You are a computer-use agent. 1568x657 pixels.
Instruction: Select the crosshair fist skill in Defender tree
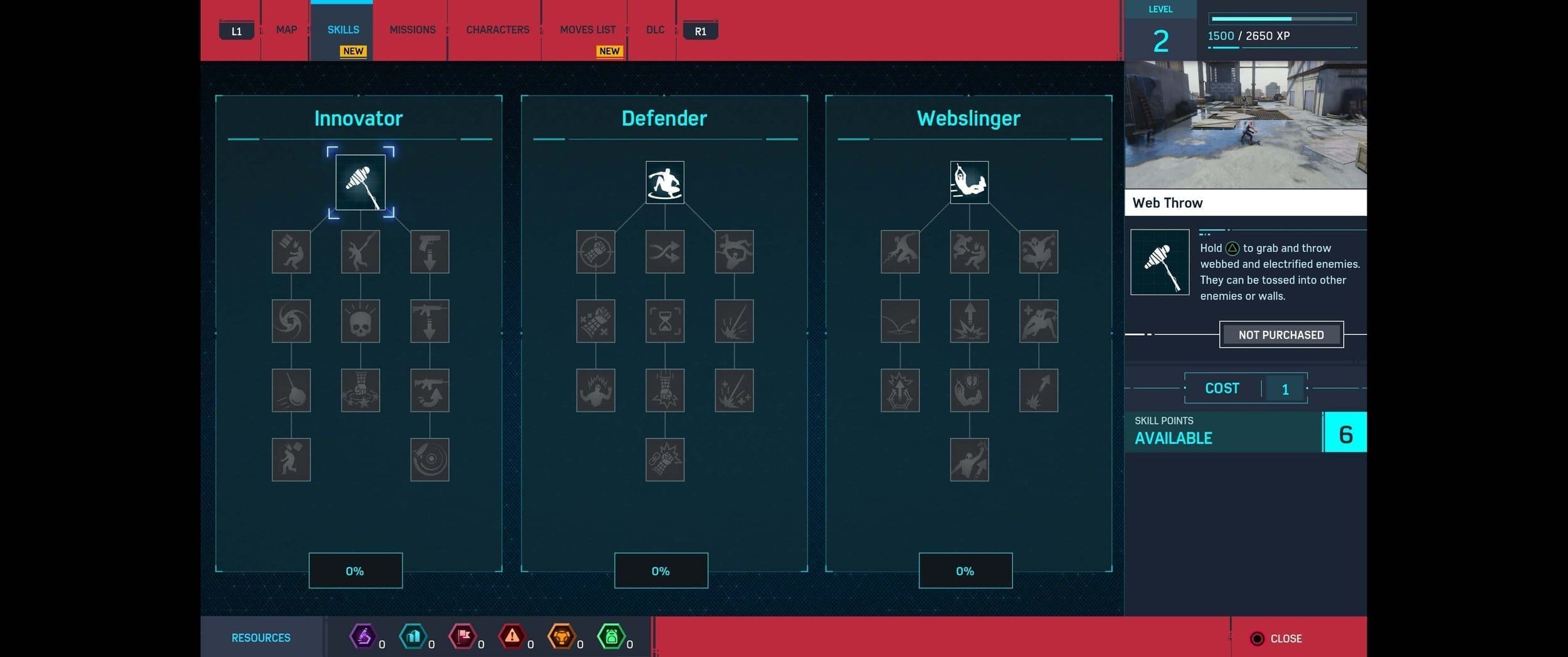coord(595,252)
